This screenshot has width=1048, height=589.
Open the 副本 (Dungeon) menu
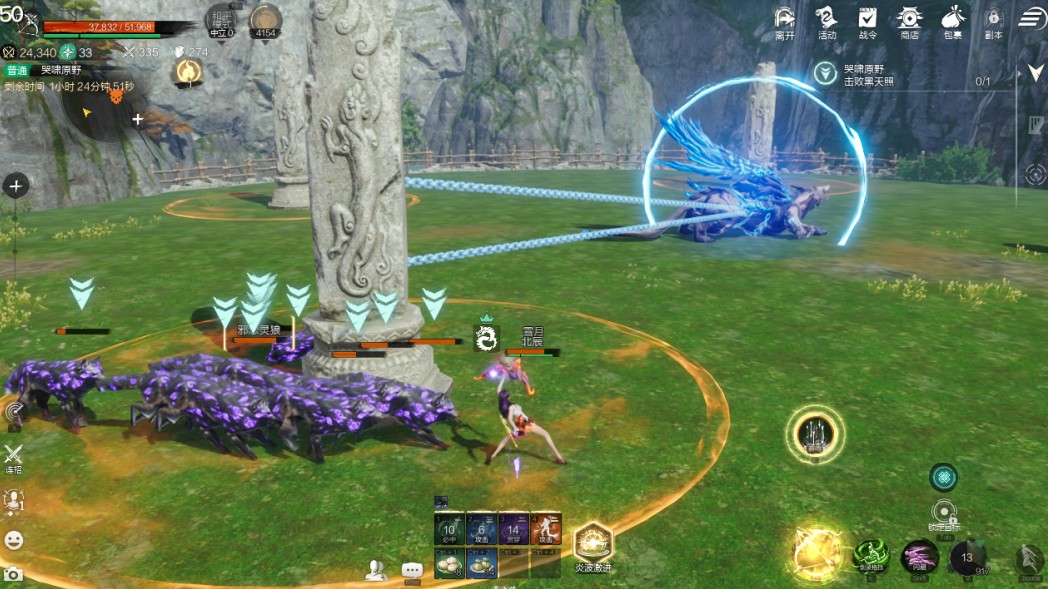coord(993,21)
